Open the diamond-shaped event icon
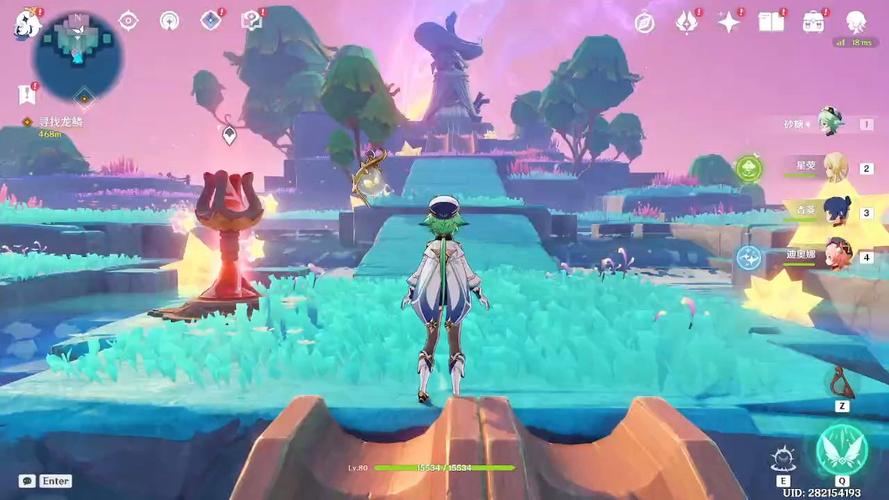 click(210, 20)
